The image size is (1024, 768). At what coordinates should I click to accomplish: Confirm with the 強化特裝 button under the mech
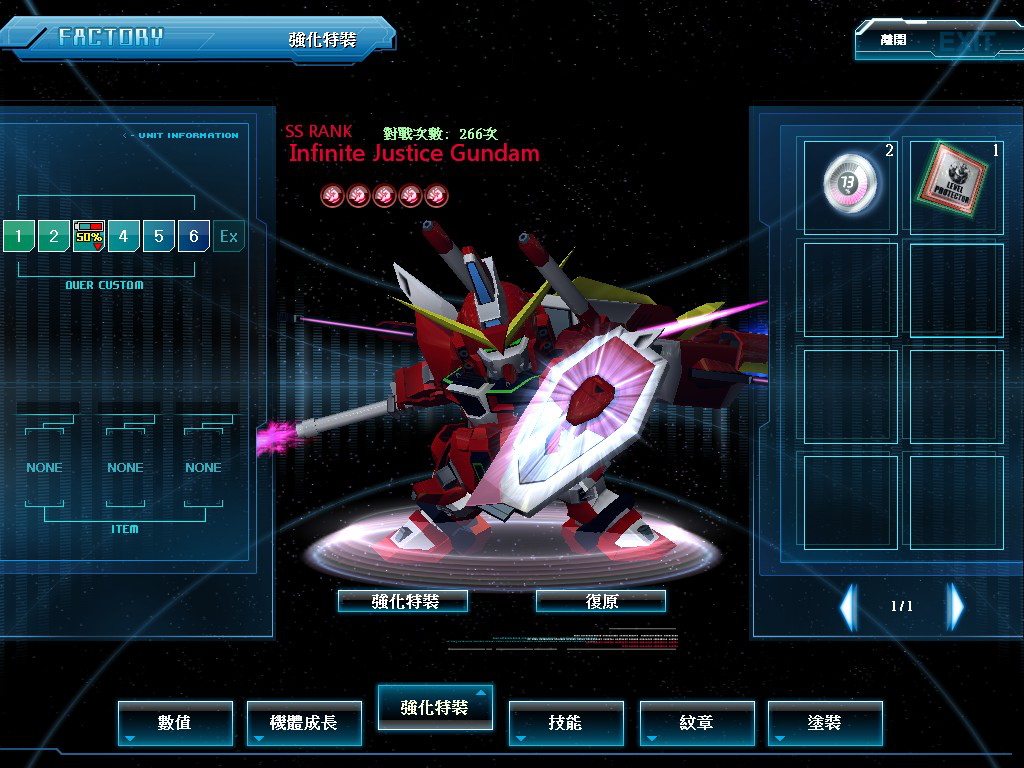403,601
